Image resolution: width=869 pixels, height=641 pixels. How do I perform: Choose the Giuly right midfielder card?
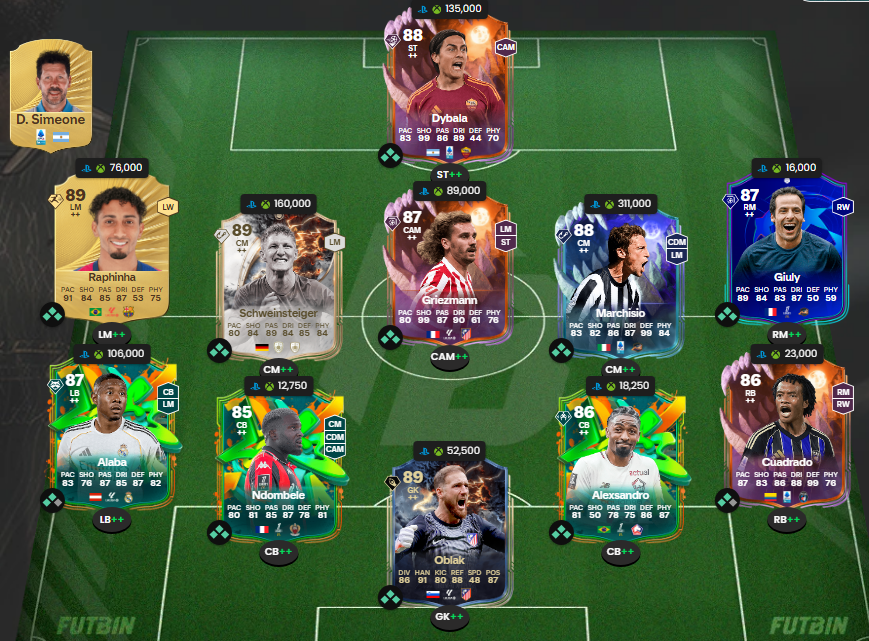click(785, 243)
